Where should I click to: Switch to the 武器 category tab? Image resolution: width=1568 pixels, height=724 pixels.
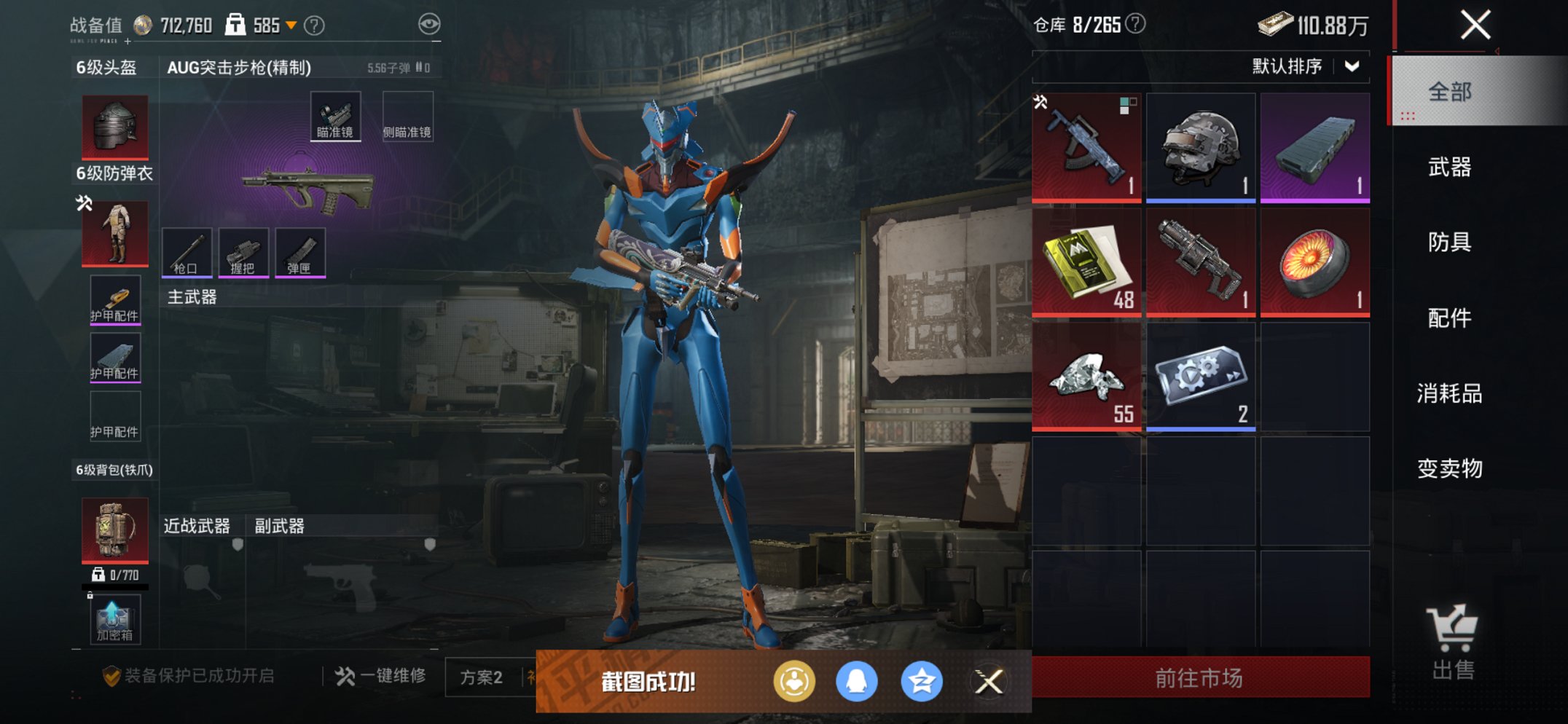(x=1449, y=168)
